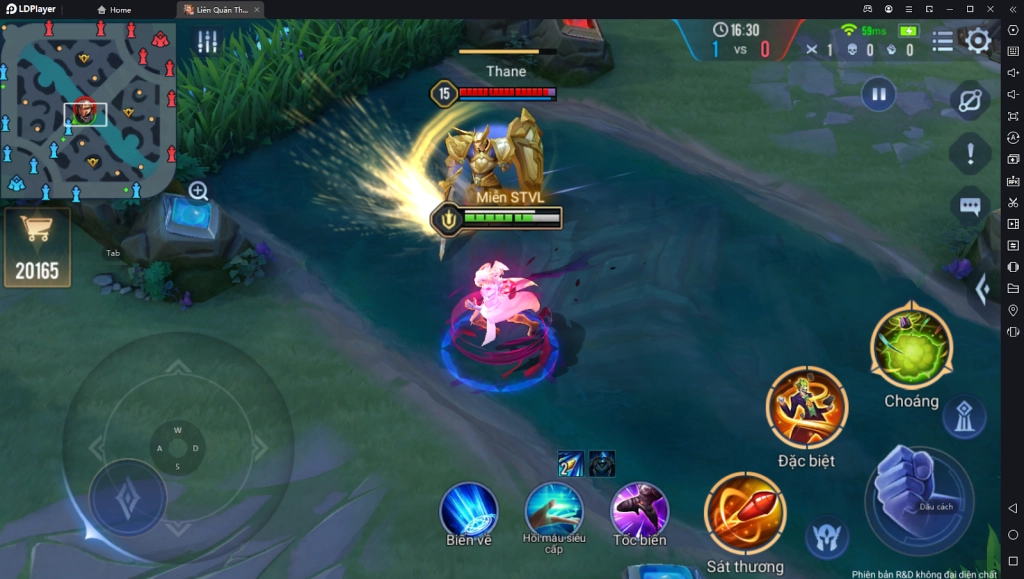Open the settings gear
The width and height of the screenshot is (1024, 579).
[978, 41]
